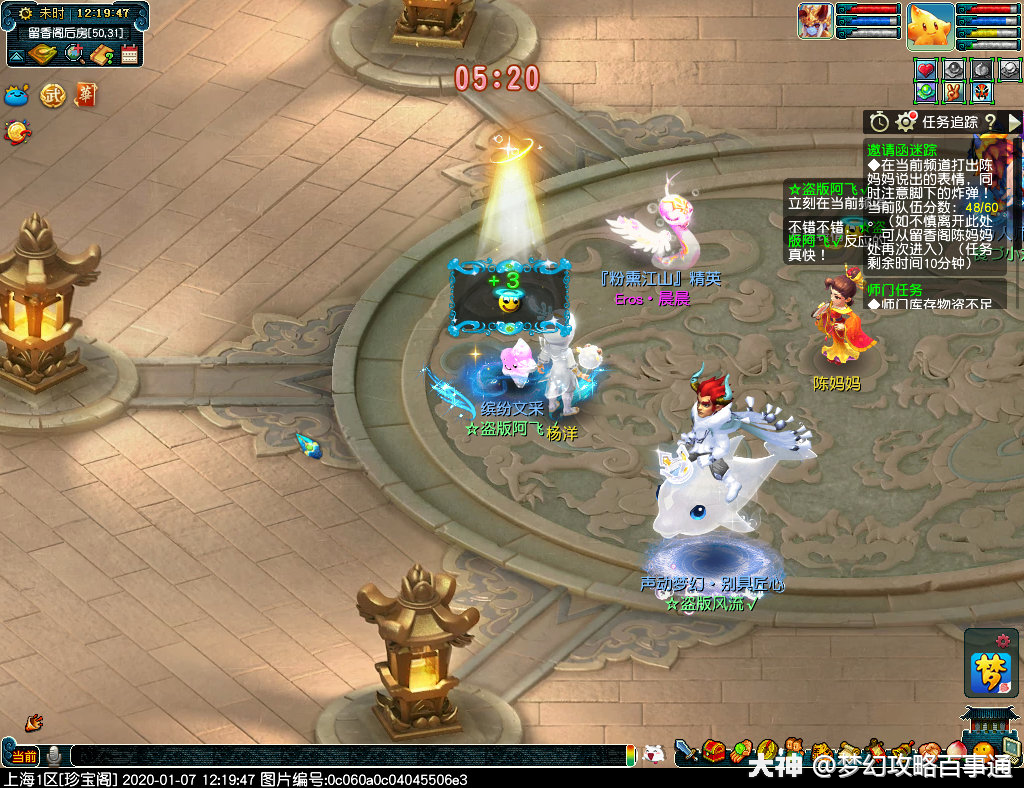Screen dimensions: 1024x788
Task: Open the green mini-map board icon
Action: (x=43, y=54)
